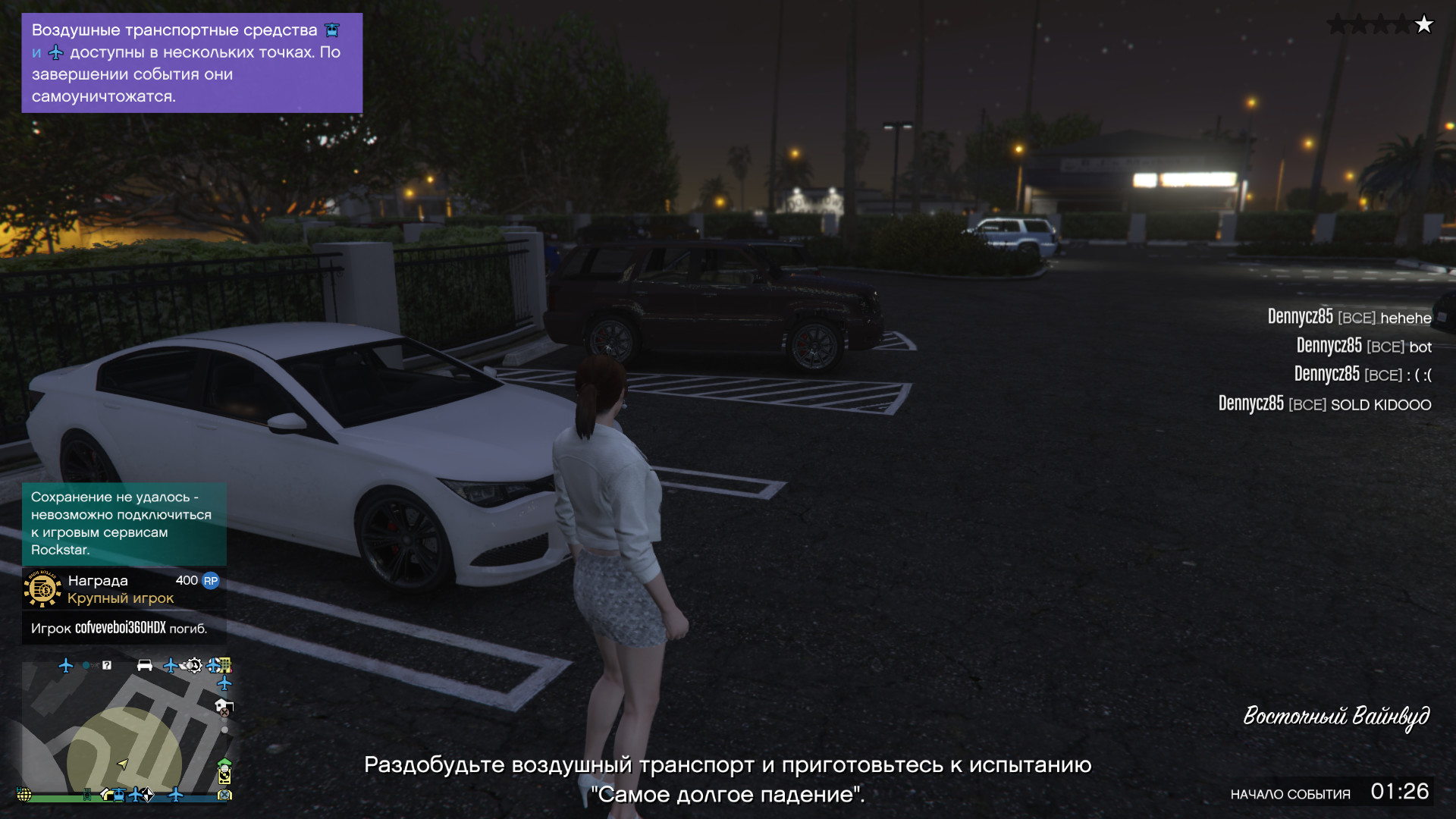Click the green house blip on minimap
Screen dimensions: 1456x819
point(224,764)
